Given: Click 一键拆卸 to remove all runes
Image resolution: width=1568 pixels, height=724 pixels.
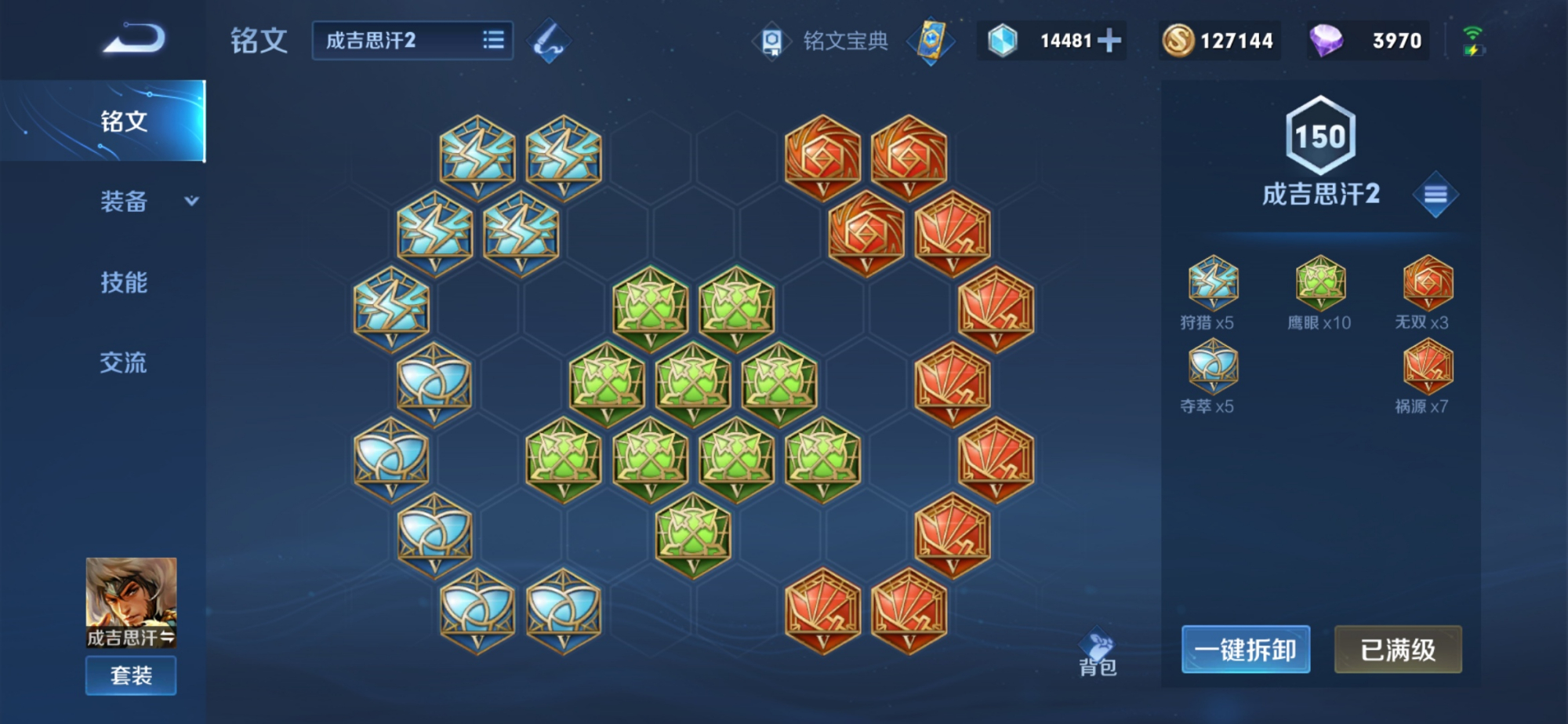Looking at the screenshot, I should click(x=1246, y=649).
